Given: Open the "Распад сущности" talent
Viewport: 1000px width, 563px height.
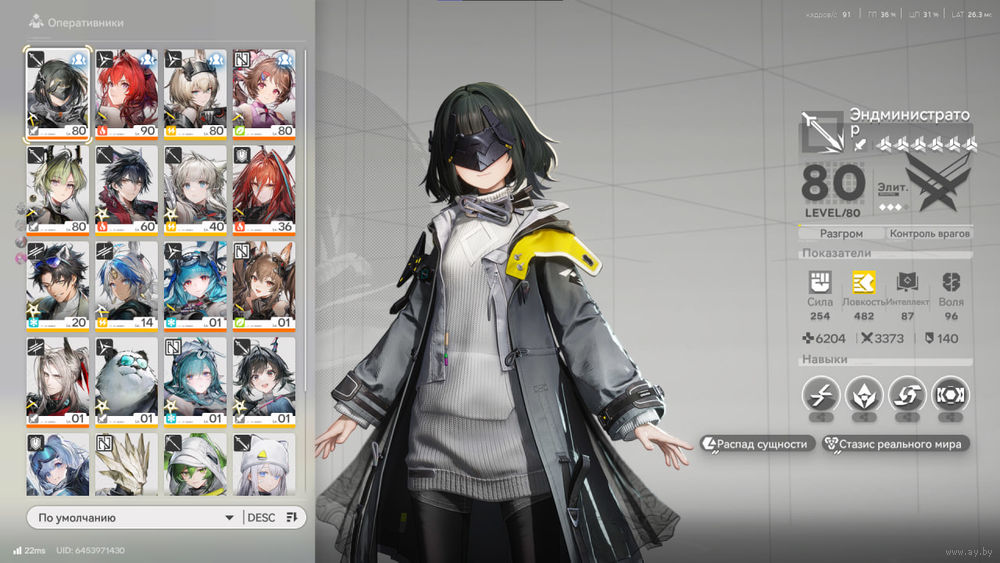Looking at the screenshot, I should pos(757,444).
